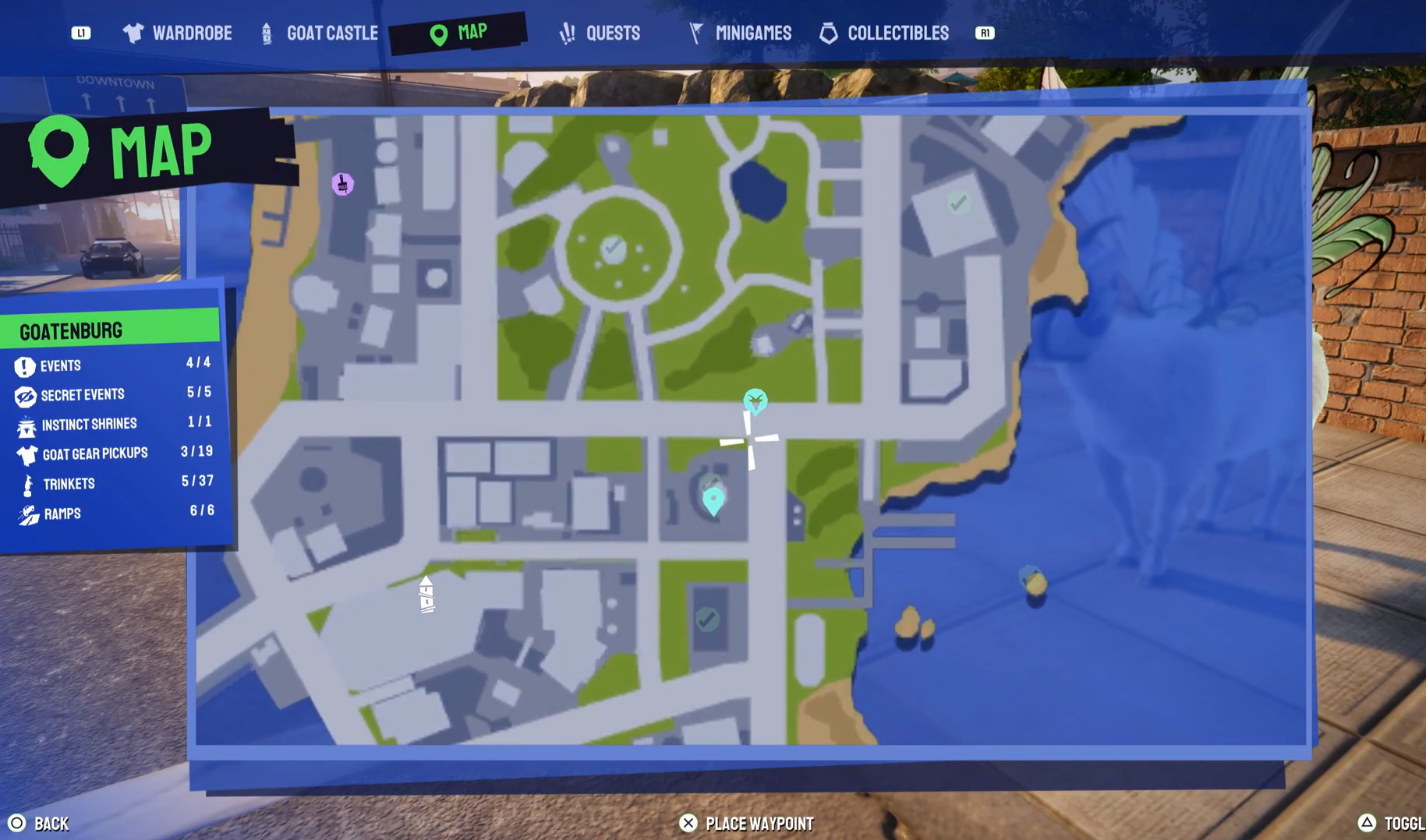Select a green checkmark marker in the park
This screenshot has width=1426, height=840.
(x=612, y=248)
